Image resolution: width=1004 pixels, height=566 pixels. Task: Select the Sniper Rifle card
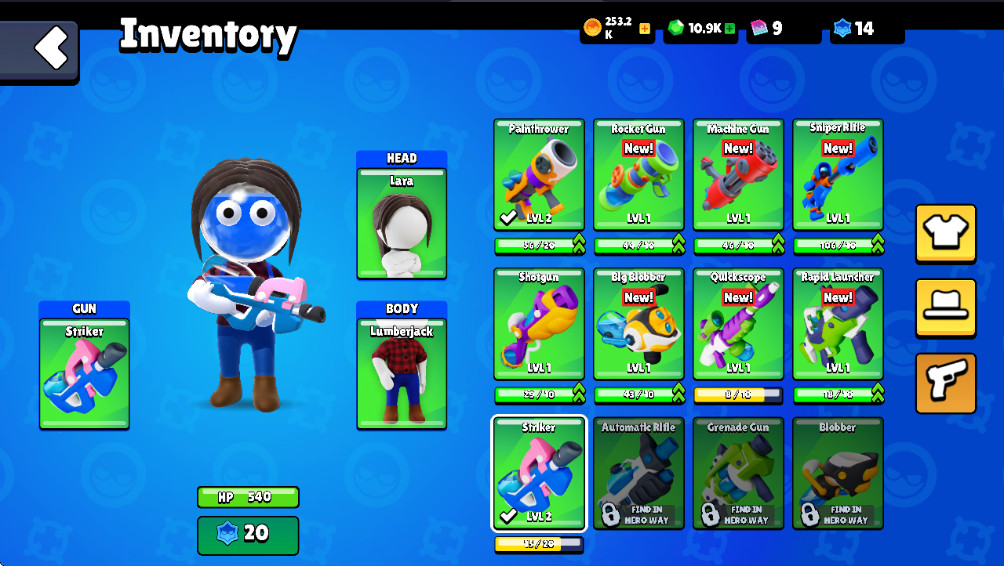coord(838,175)
